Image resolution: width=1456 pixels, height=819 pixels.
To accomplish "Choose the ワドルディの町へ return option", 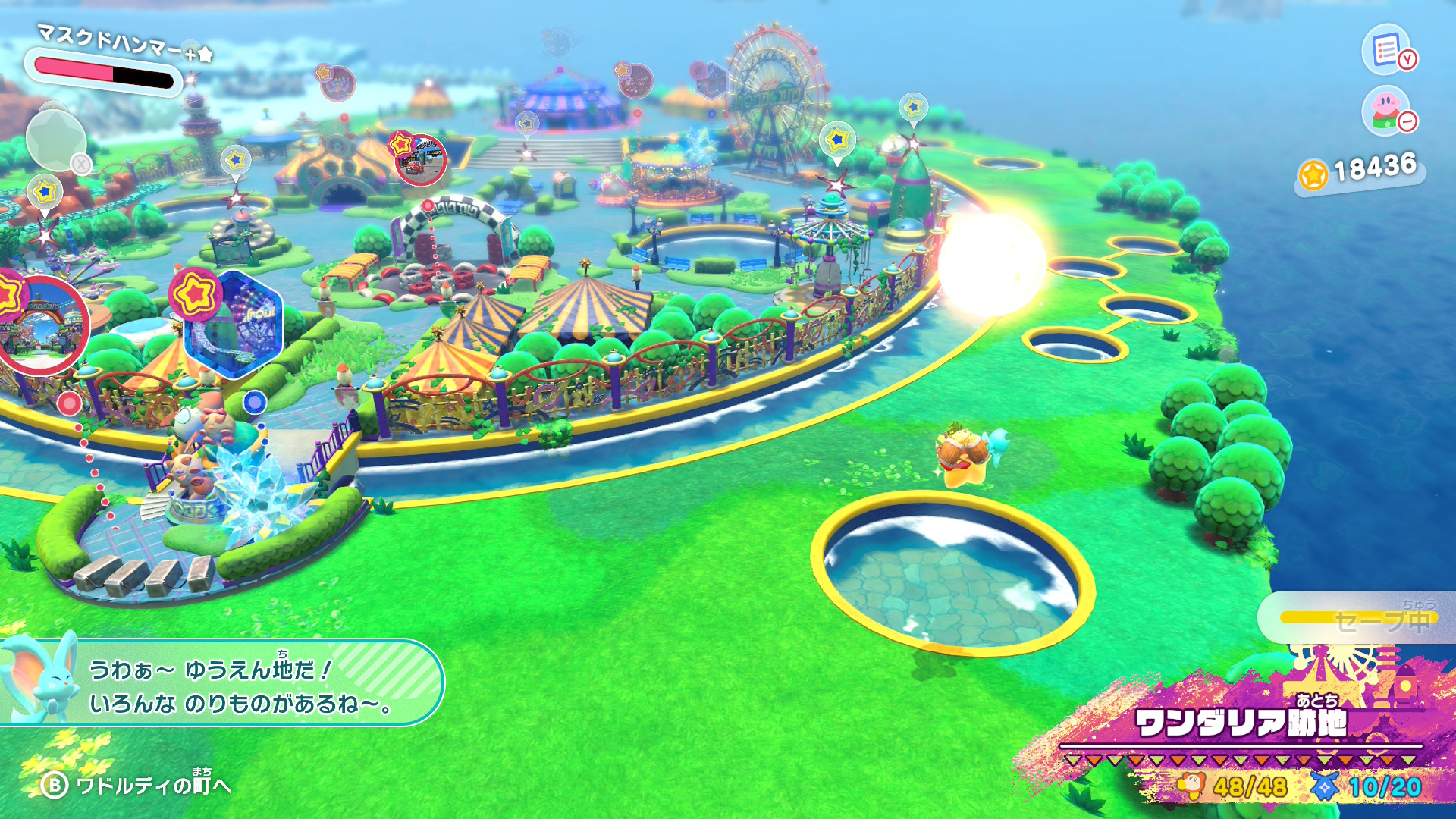I will [x=136, y=785].
